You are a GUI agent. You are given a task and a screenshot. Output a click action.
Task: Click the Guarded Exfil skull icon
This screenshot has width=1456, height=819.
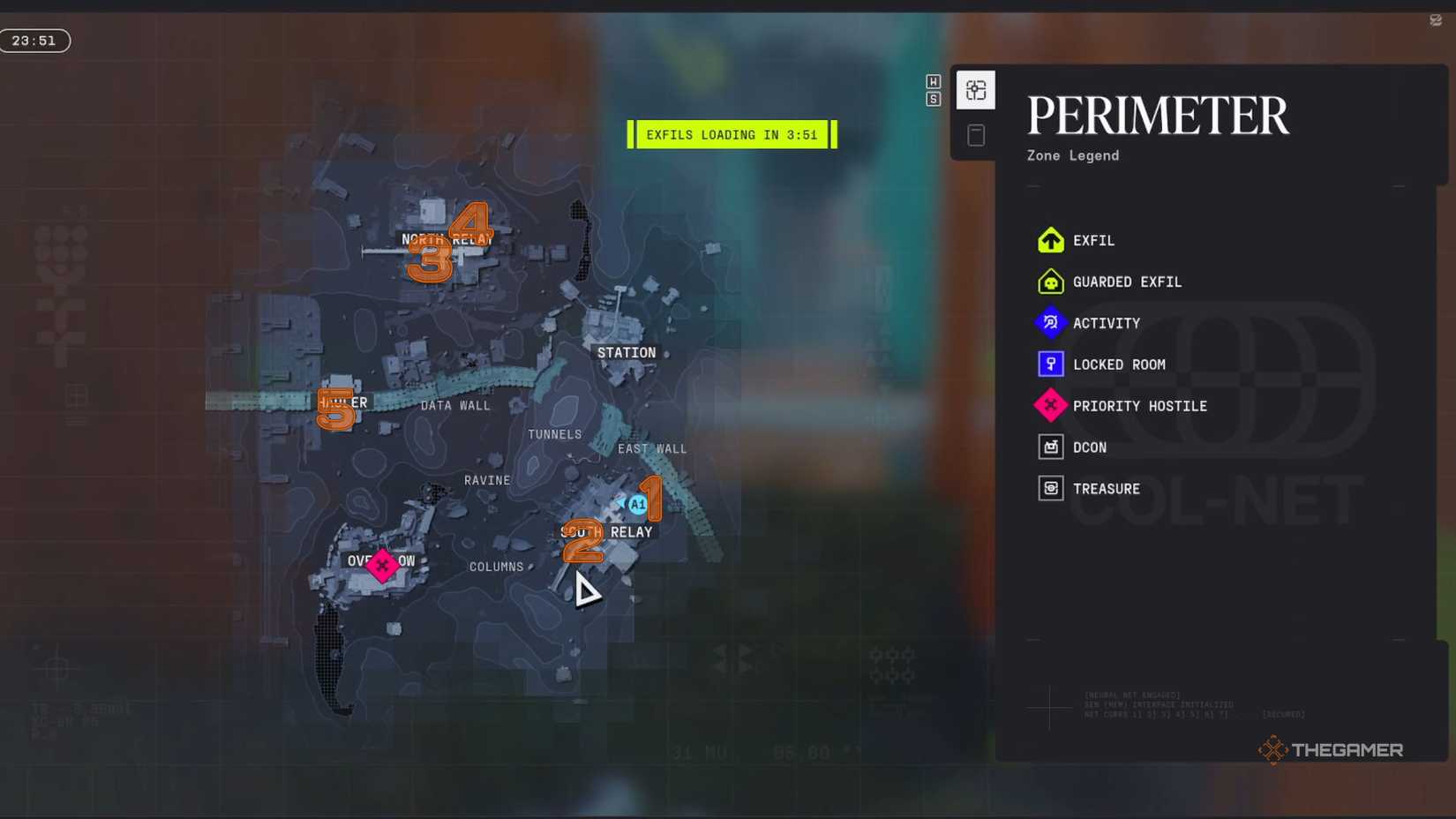pyautogui.click(x=1051, y=282)
